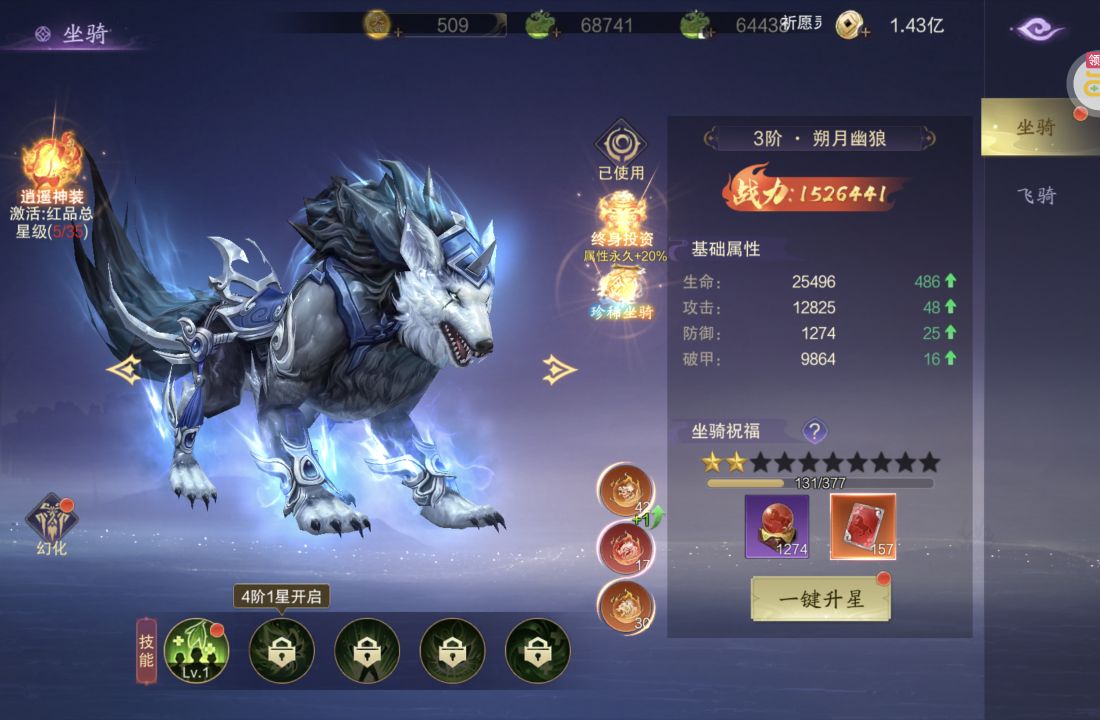Click the 一键升星 upgrade button

point(820,598)
